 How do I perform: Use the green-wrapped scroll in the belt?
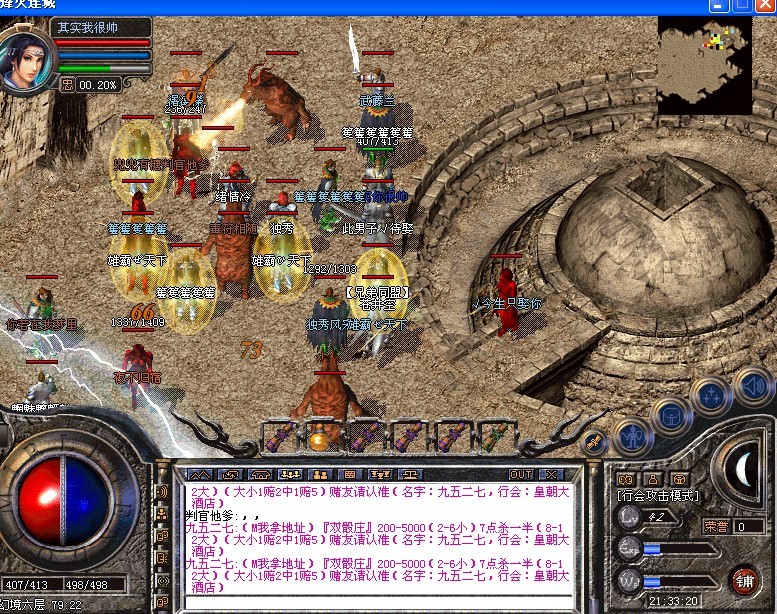pos(493,436)
